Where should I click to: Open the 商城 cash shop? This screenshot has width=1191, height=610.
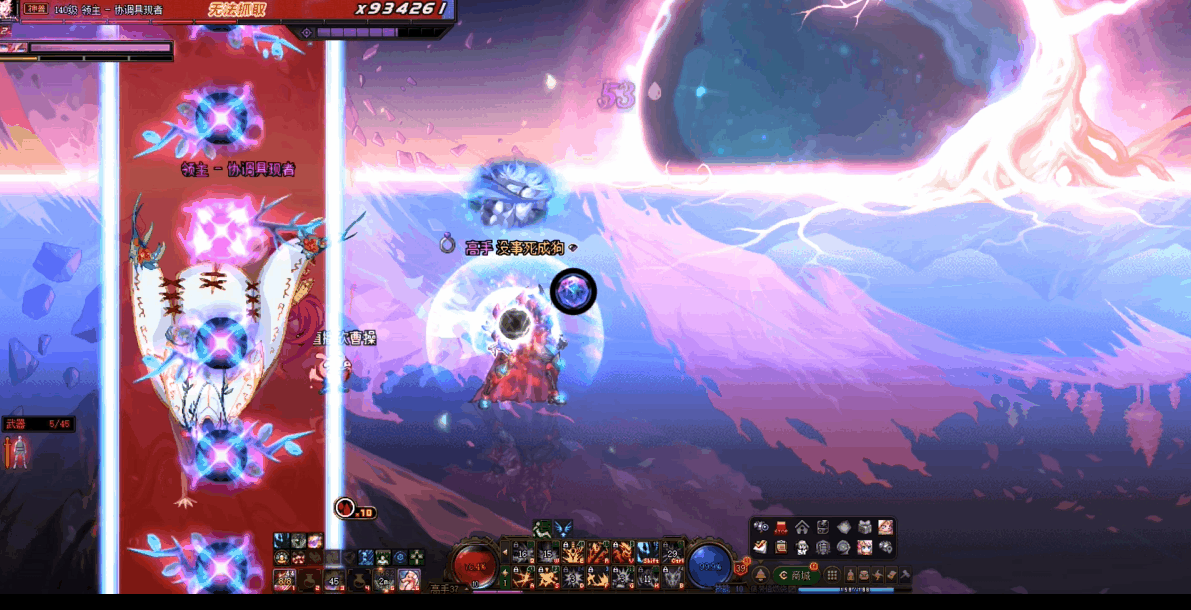coord(796,575)
